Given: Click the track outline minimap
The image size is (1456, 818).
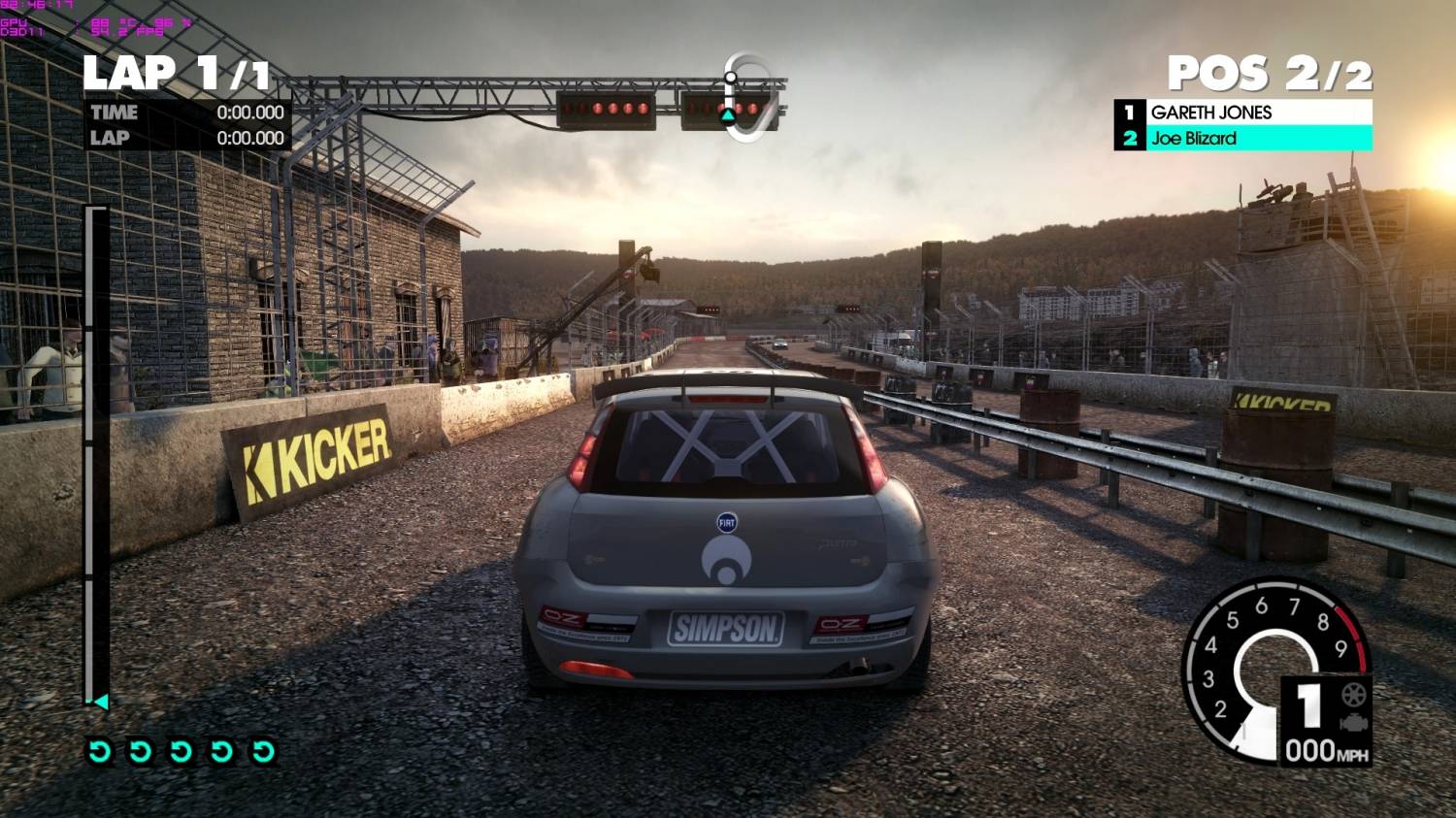Looking at the screenshot, I should pyautogui.click(x=750, y=97).
